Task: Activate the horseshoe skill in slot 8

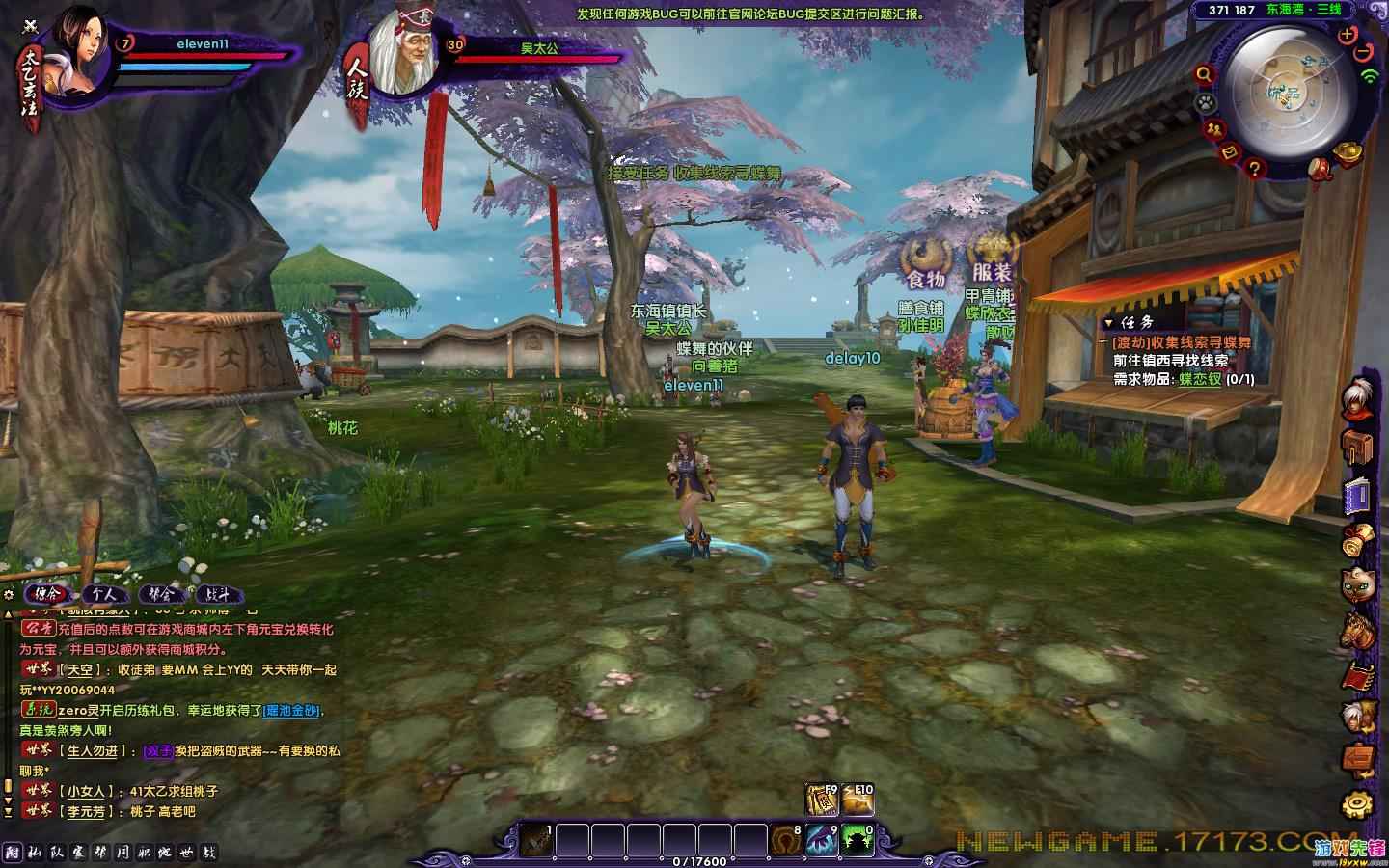Action: pyautogui.click(x=786, y=840)
